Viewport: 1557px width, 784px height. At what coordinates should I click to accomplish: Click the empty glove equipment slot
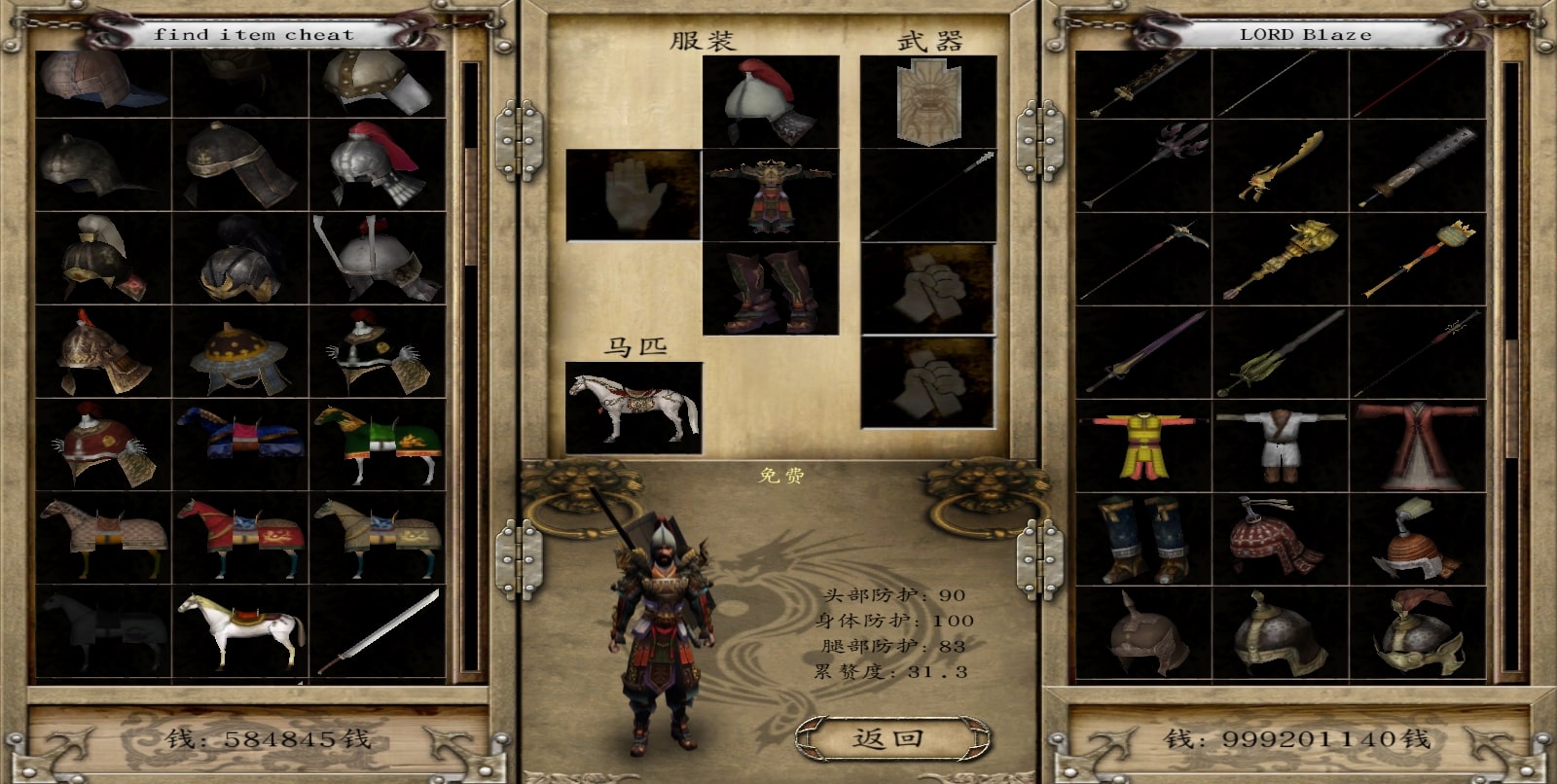tap(633, 195)
